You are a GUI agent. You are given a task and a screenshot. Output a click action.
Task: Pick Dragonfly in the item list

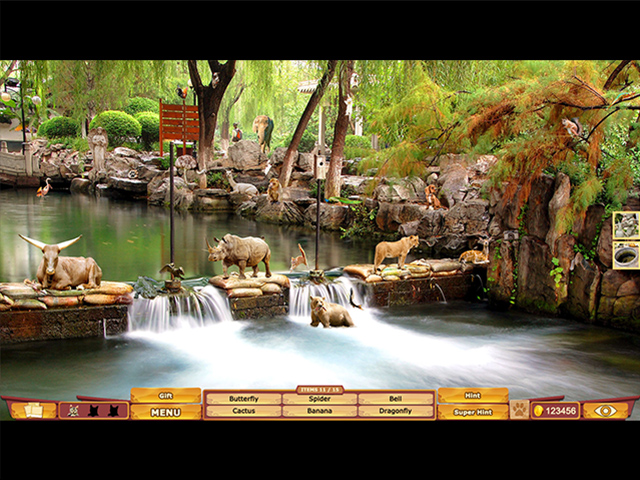[396, 411]
